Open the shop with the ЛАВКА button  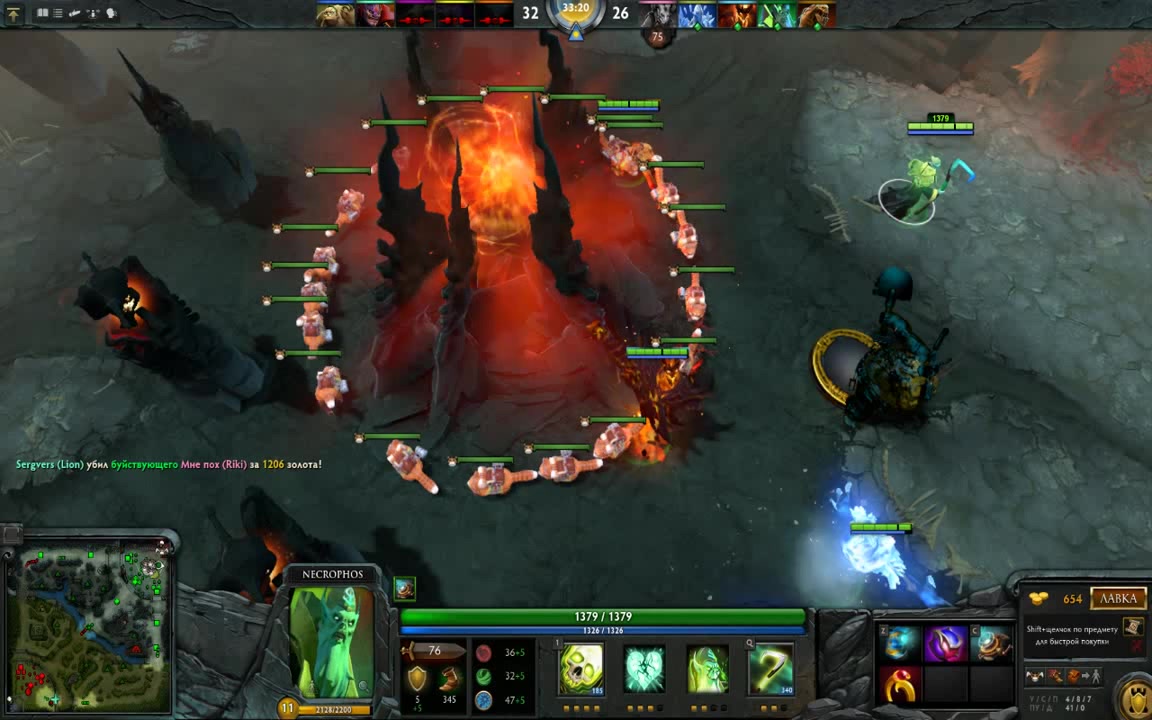pos(1117,598)
